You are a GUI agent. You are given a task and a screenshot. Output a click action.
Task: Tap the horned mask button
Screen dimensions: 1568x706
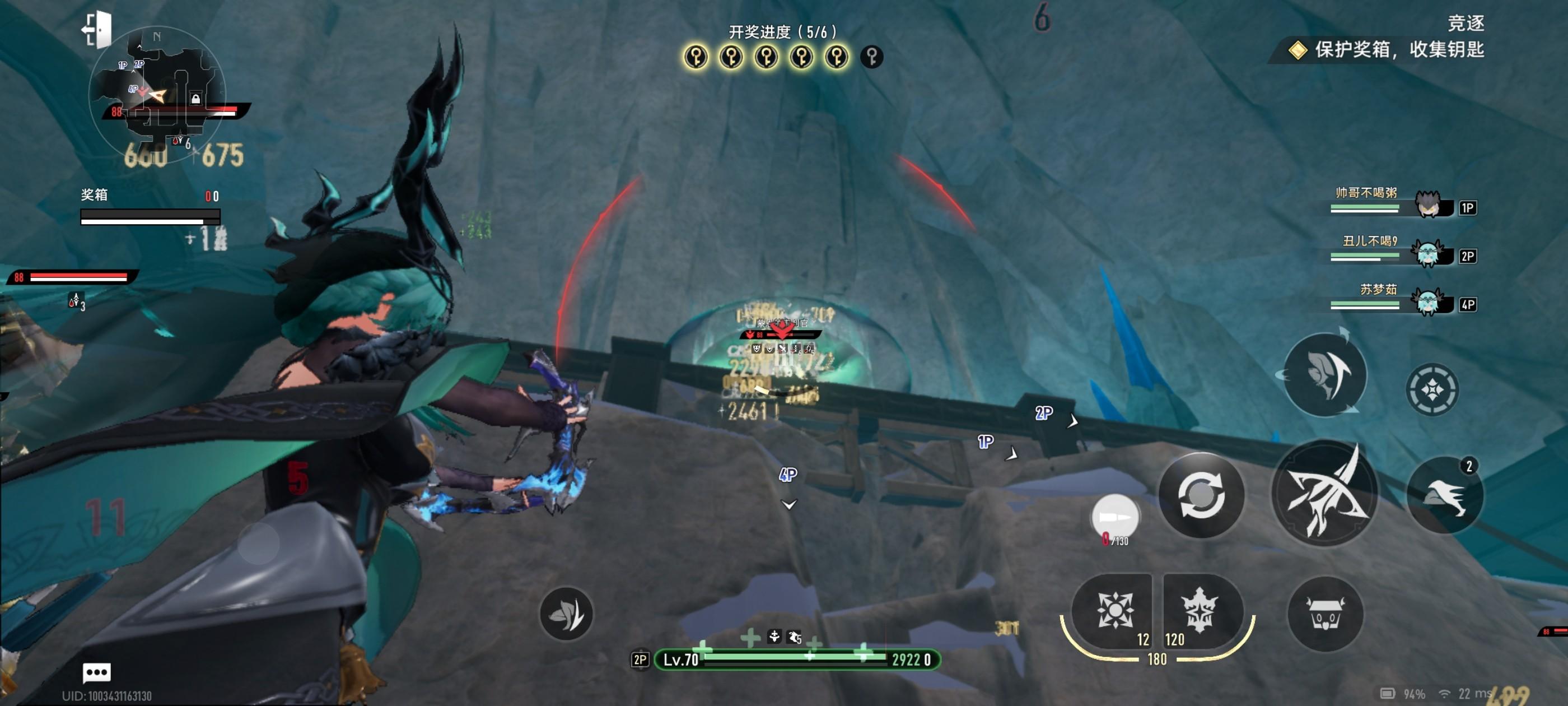(x=1324, y=613)
